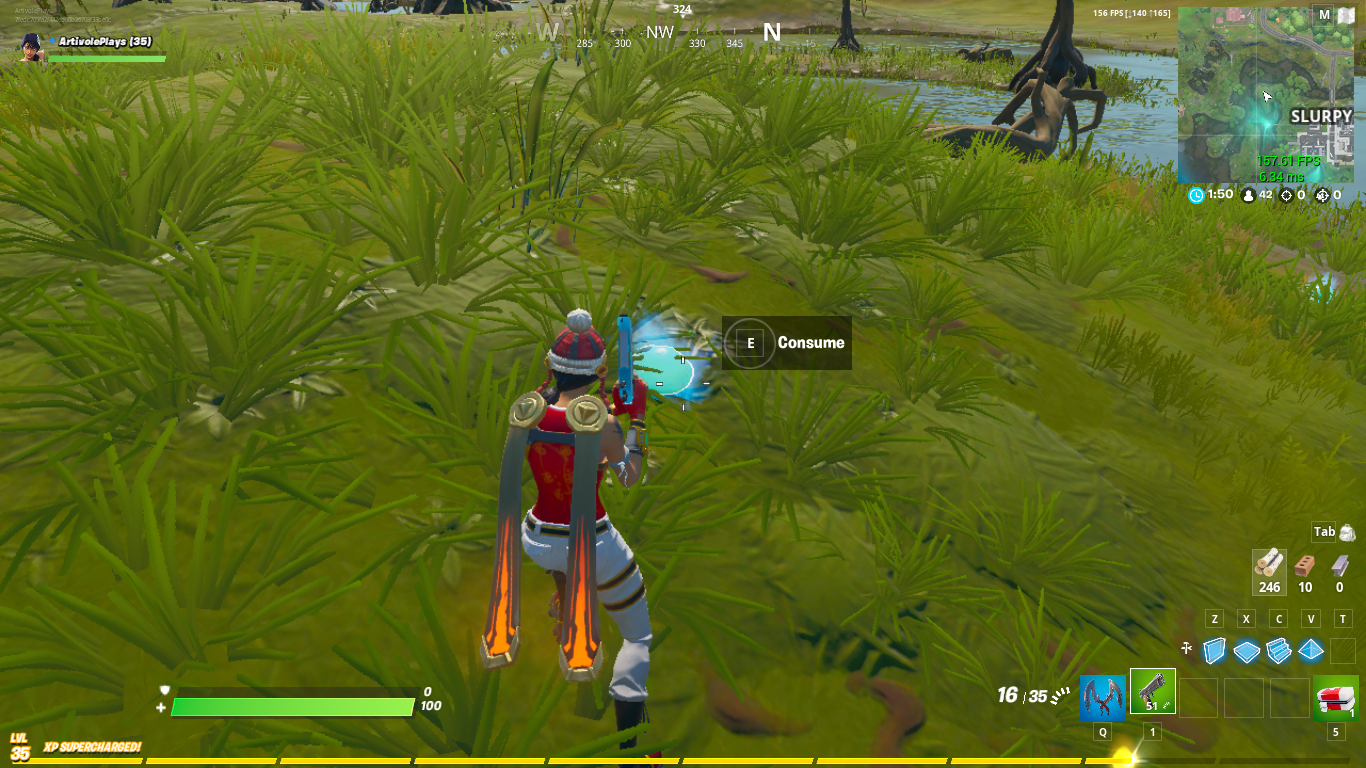Choose the pyramid roof building piece

1311,651
